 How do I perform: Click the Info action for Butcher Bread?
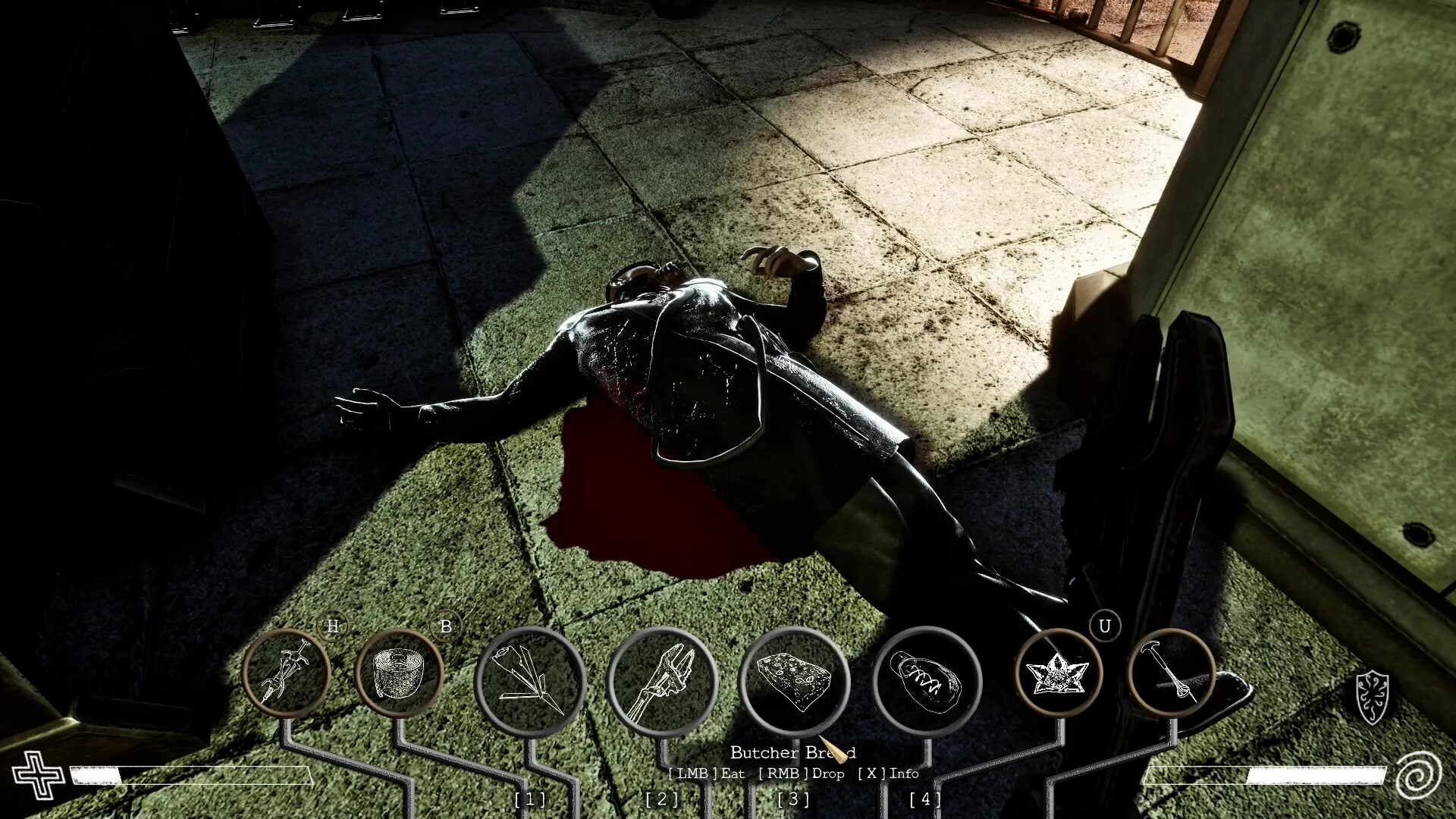point(887,774)
